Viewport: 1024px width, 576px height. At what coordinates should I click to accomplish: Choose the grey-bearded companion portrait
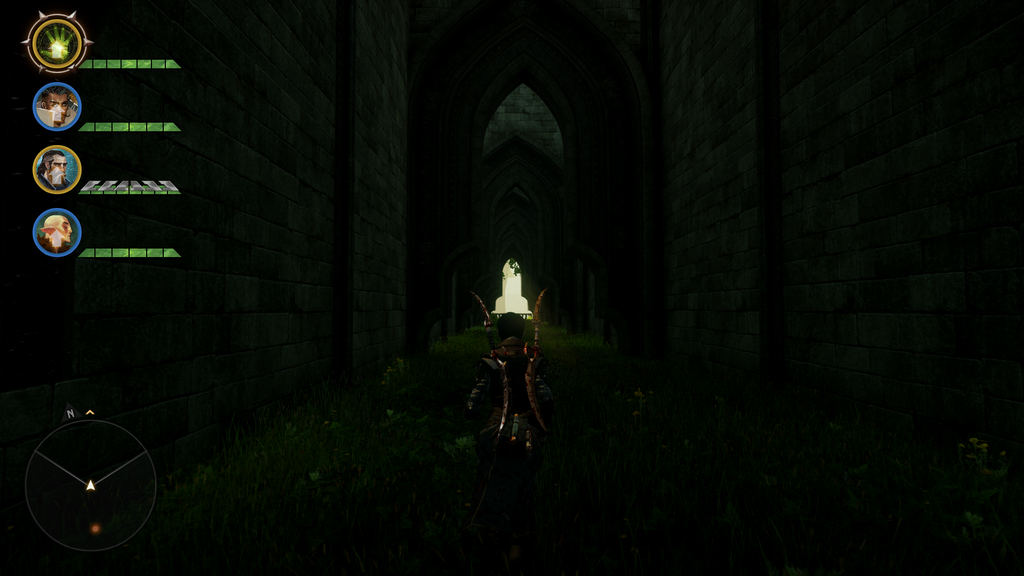point(57,169)
